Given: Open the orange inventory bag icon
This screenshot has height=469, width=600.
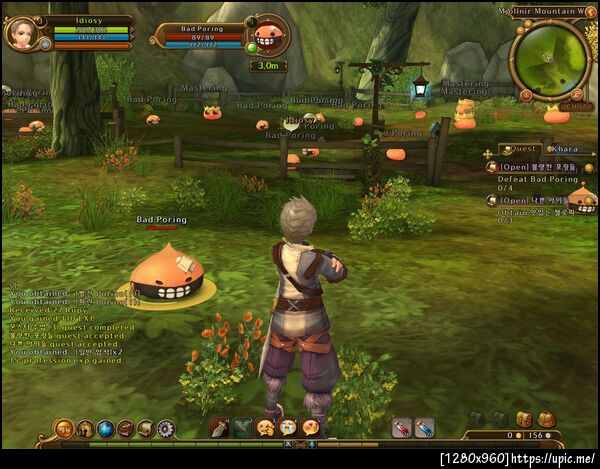Looking at the screenshot, I should [546, 419].
